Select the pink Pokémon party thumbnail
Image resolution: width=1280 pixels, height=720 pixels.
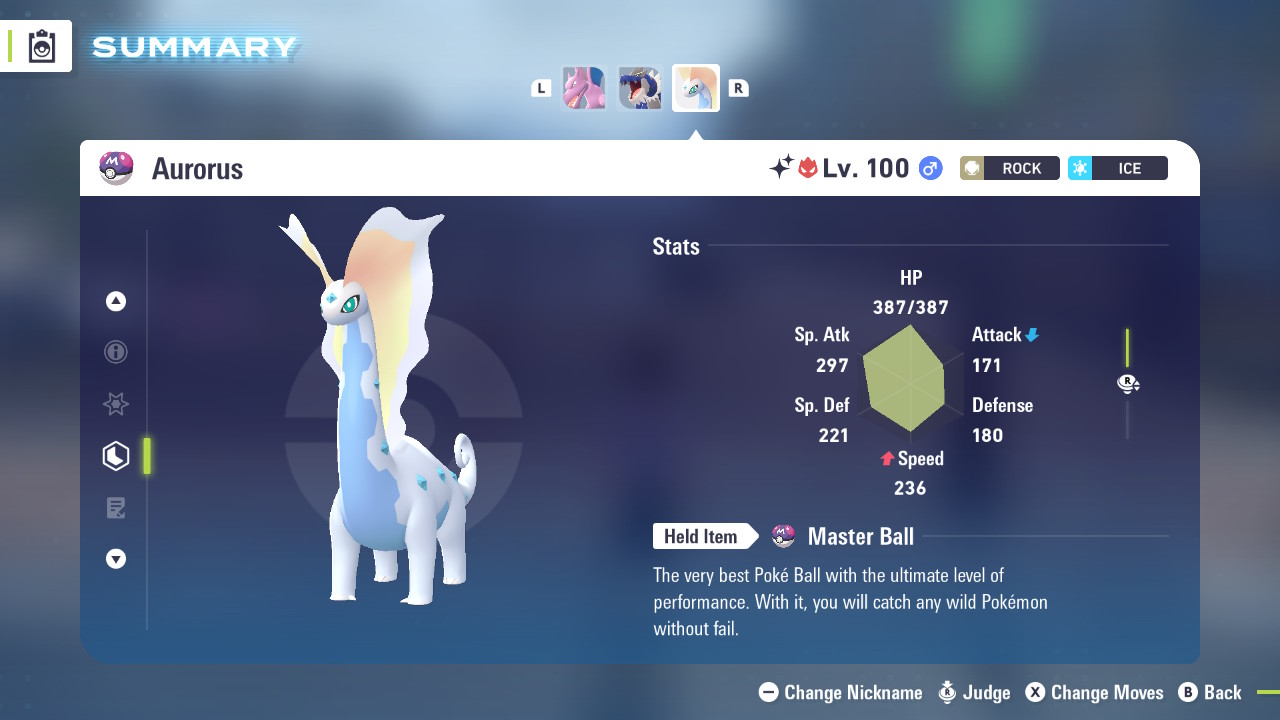point(584,88)
